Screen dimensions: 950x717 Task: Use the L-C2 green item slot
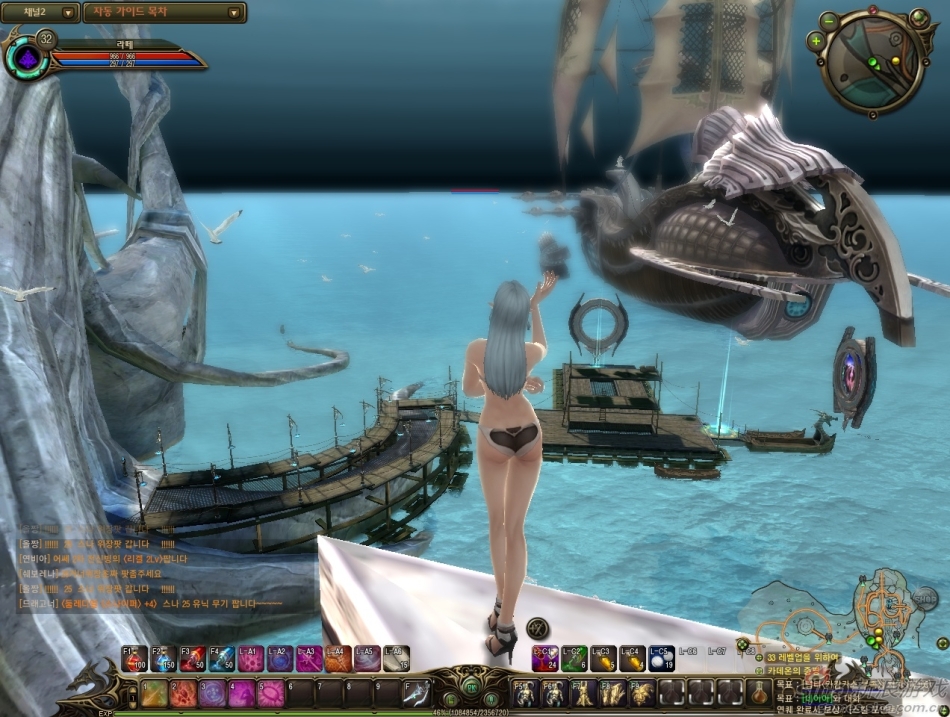point(574,658)
